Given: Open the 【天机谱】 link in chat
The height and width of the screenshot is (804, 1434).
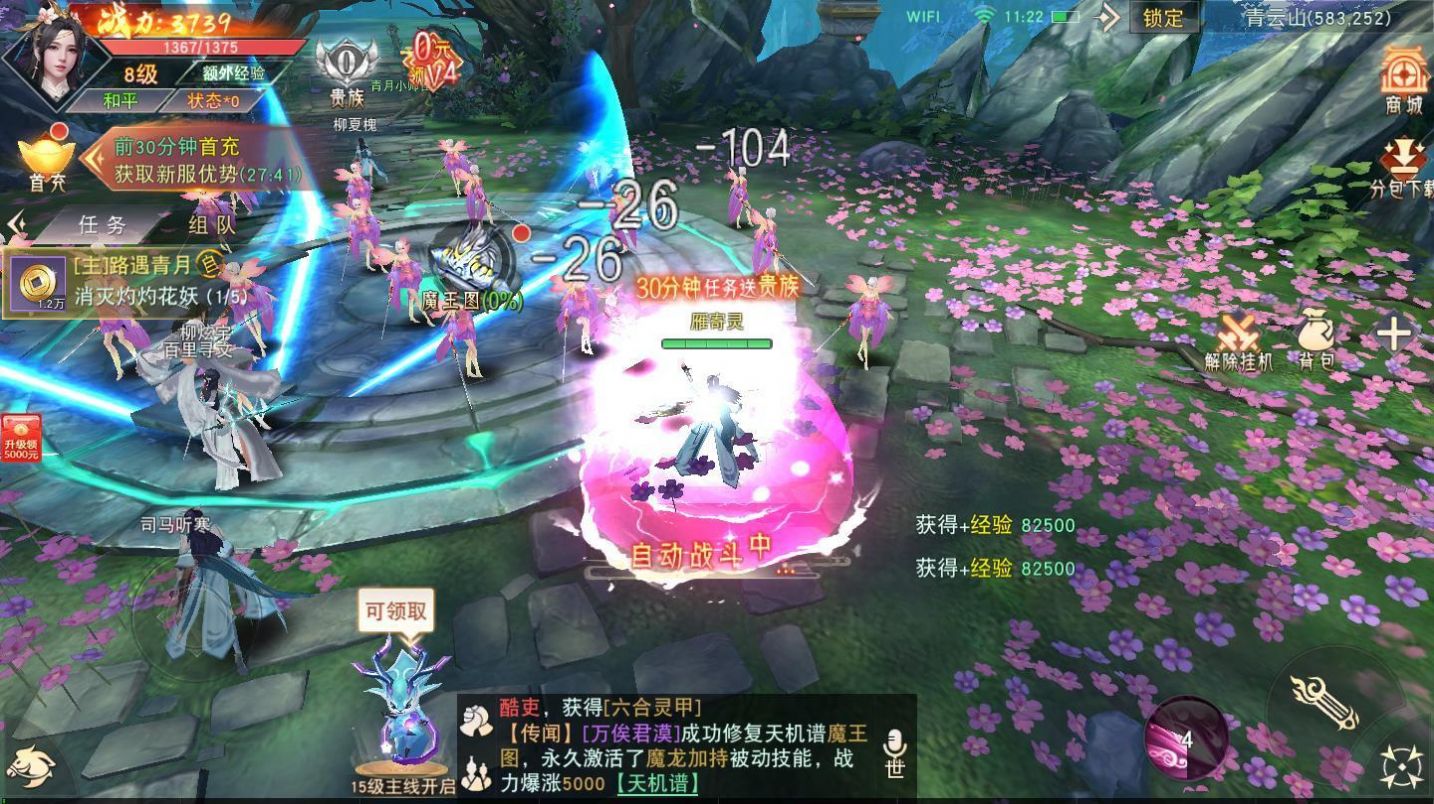Looking at the screenshot, I should click(x=659, y=785).
